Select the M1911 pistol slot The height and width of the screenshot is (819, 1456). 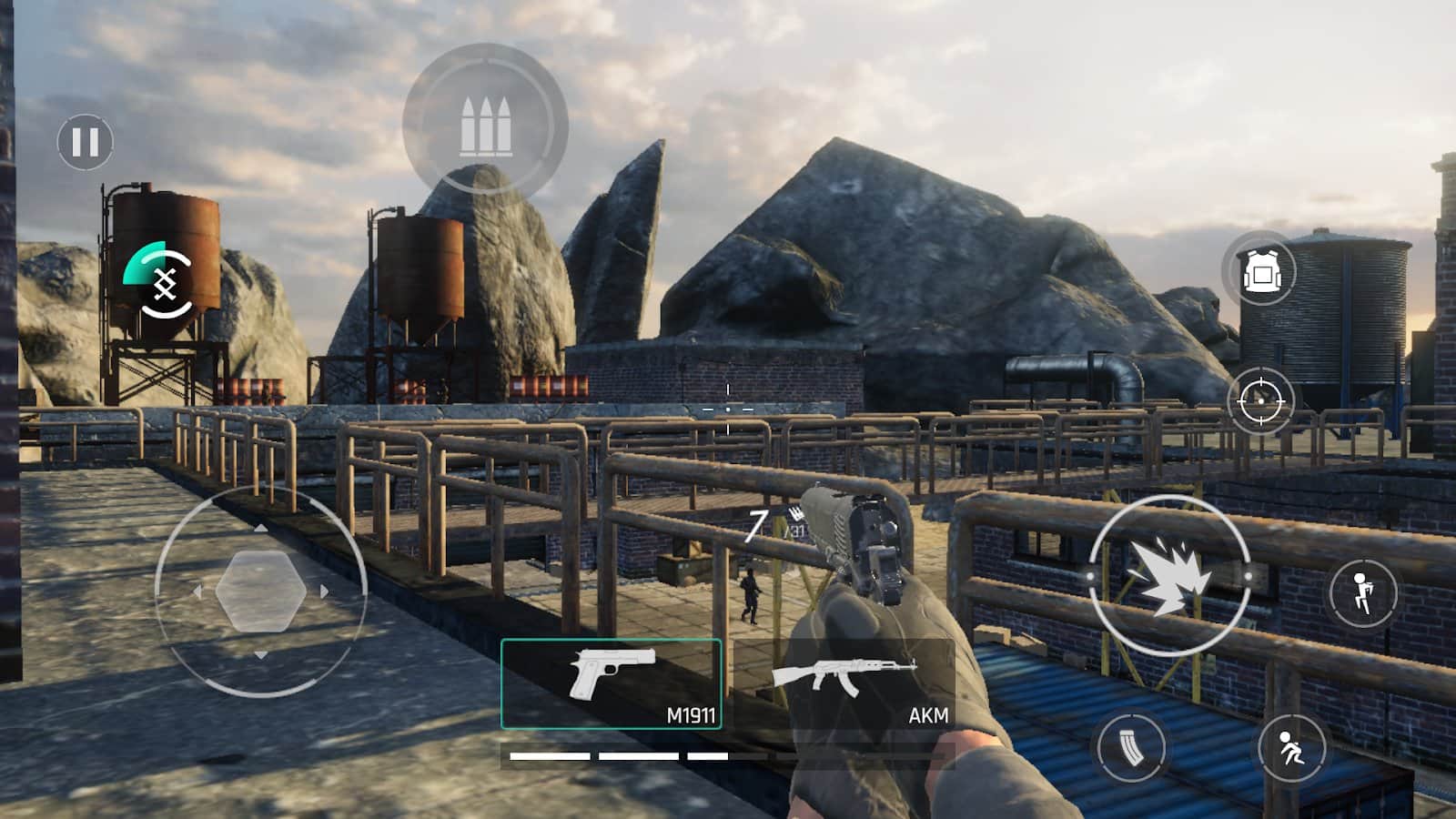611,684
